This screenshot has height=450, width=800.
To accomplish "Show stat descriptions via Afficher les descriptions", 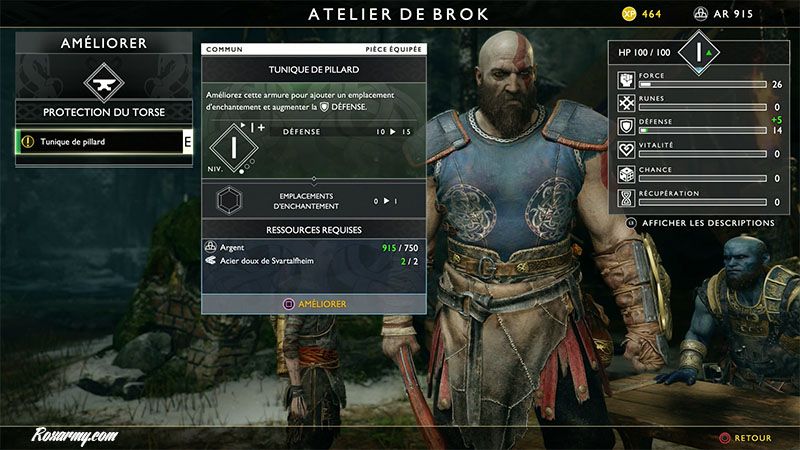I will tap(707, 222).
